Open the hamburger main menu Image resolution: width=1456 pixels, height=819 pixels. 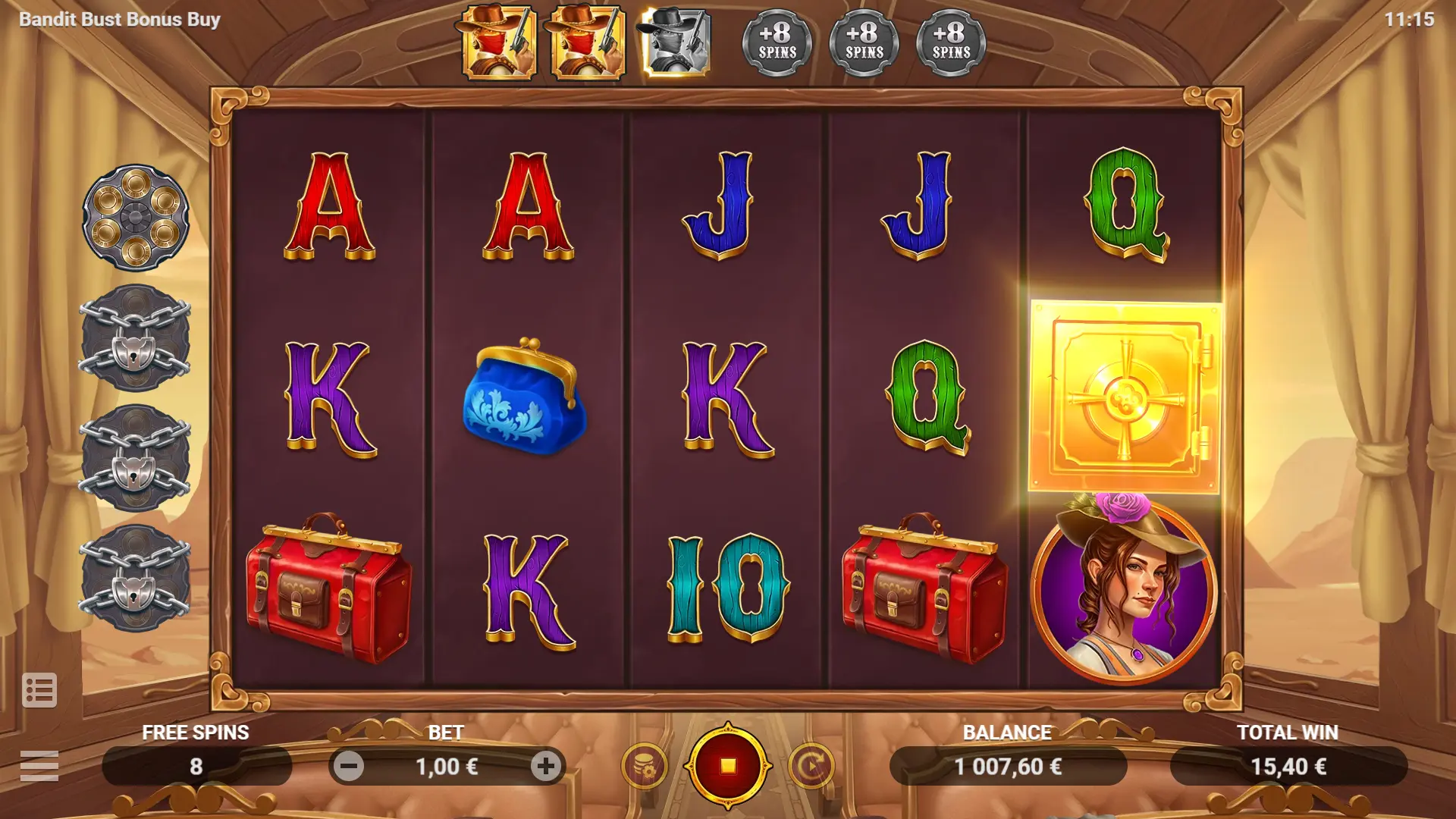pos(39,766)
